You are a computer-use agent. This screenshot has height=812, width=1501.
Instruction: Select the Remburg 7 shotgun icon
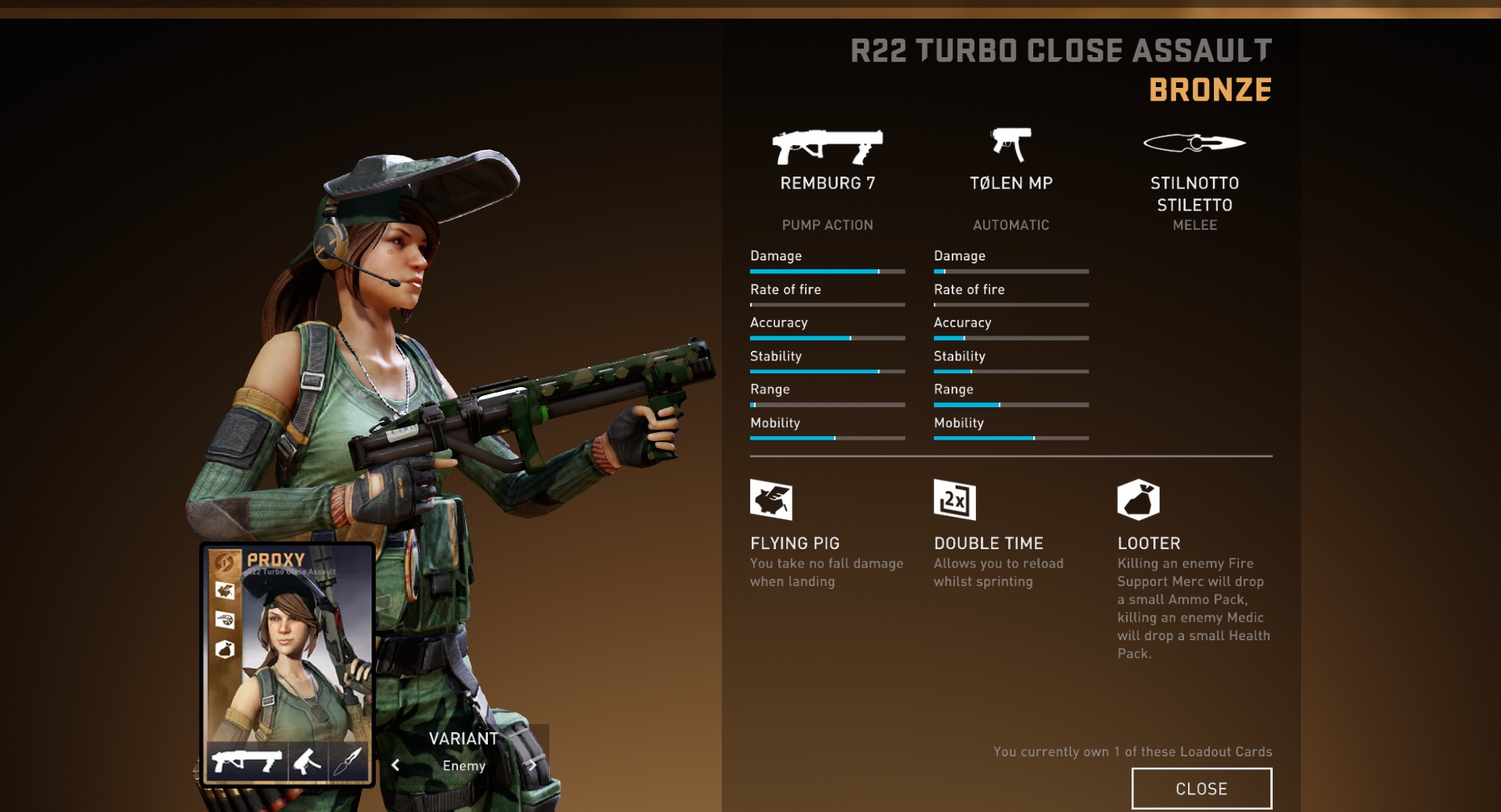[827, 147]
